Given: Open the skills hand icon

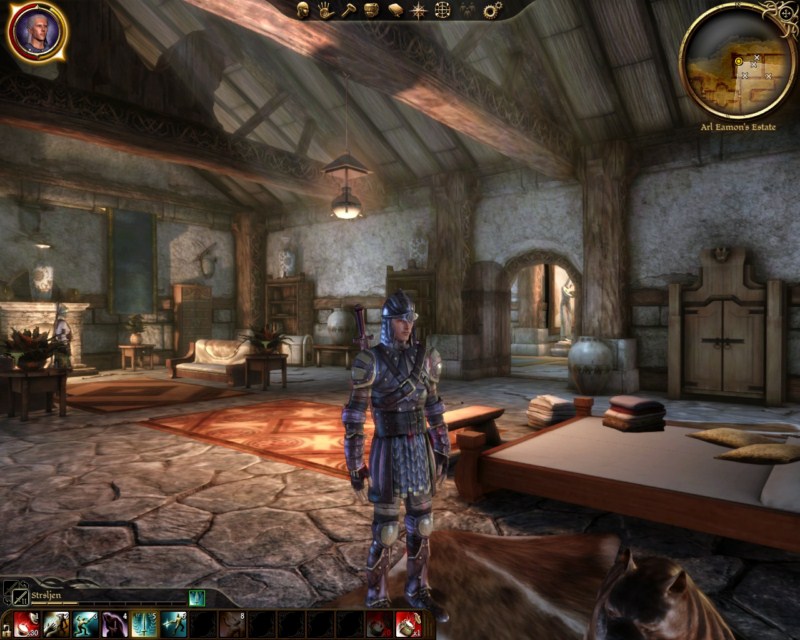Looking at the screenshot, I should 326,10.
